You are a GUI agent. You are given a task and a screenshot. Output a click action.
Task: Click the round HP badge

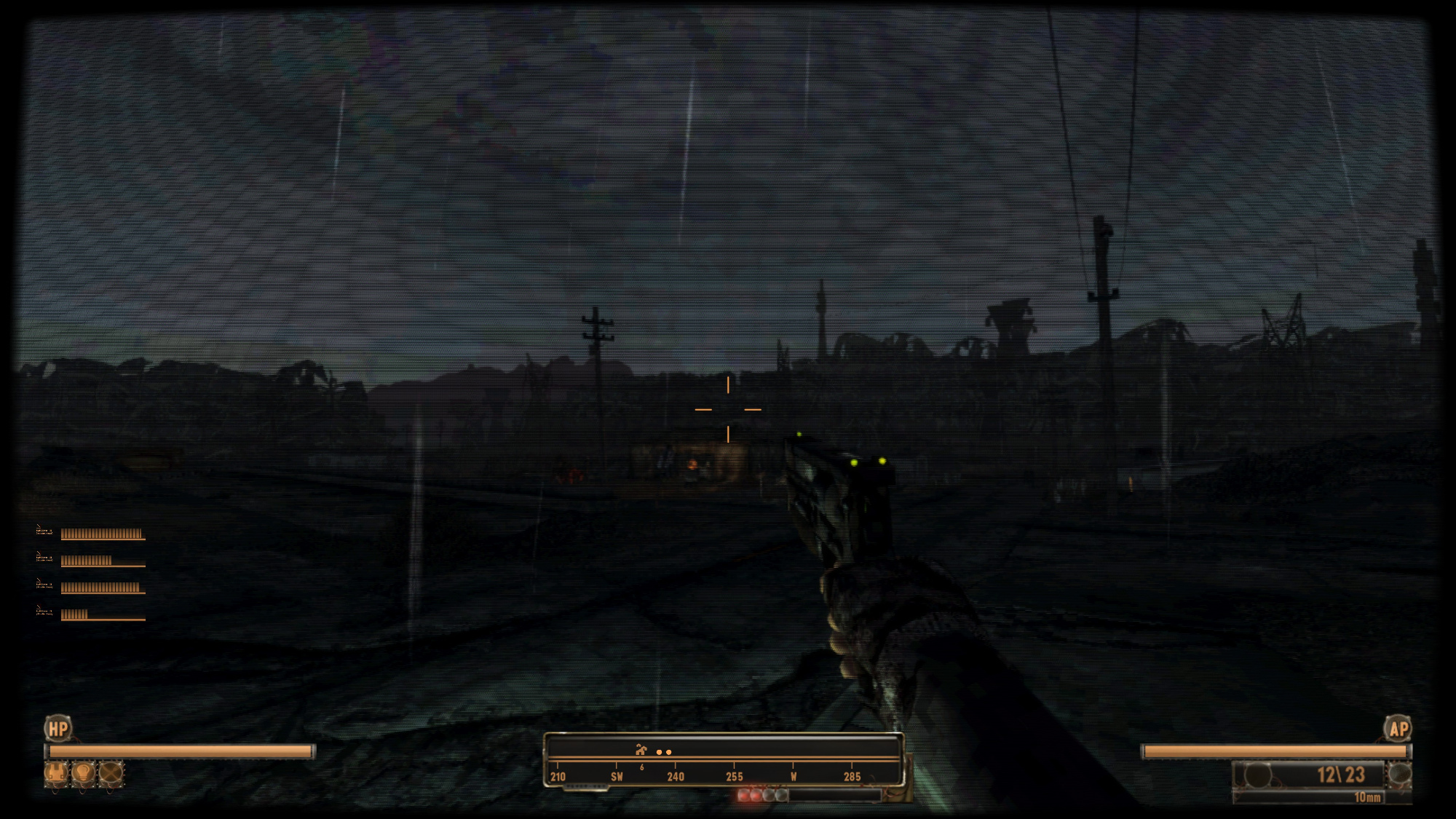click(x=58, y=728)
